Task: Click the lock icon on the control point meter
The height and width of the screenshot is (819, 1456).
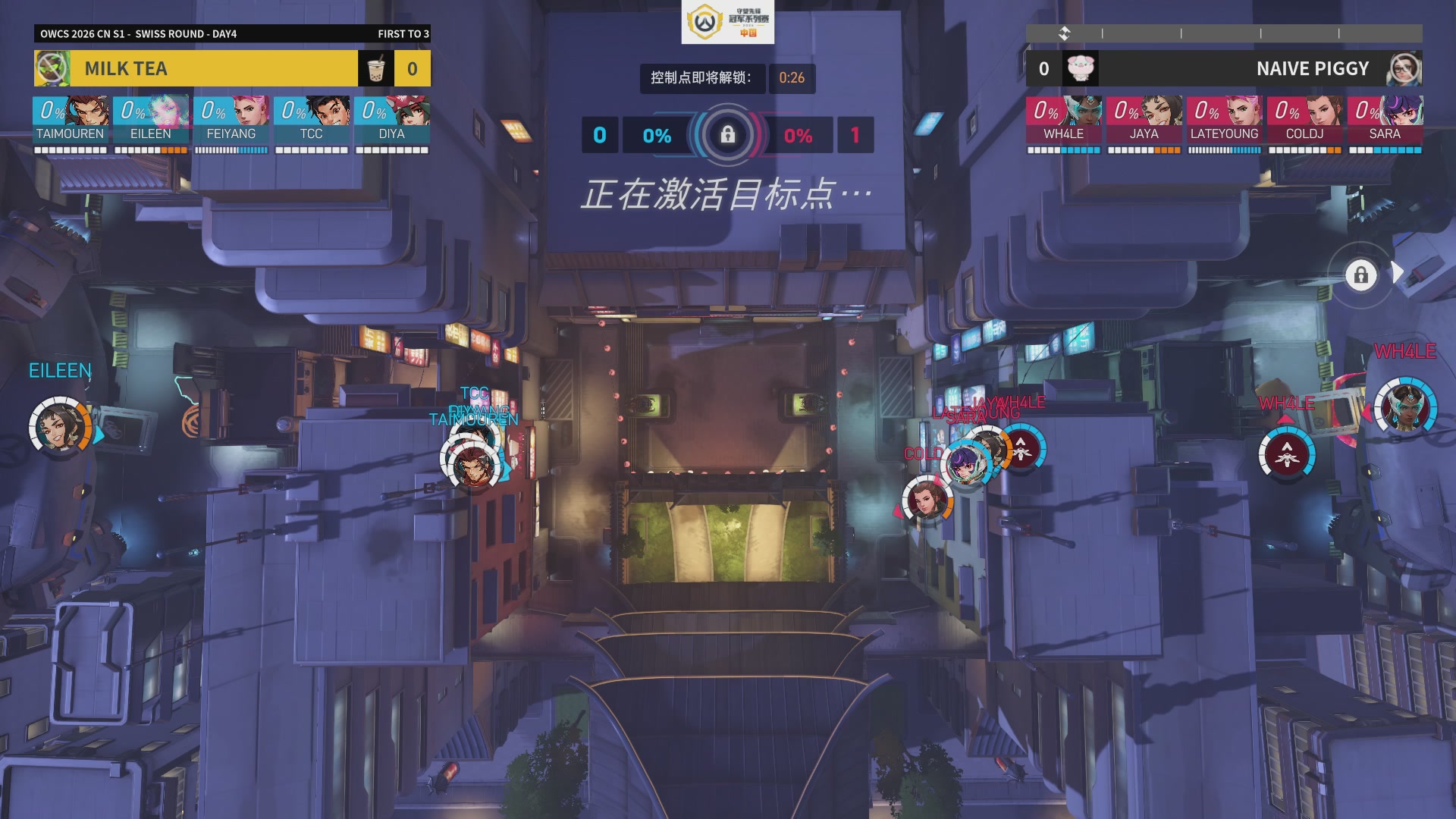Action: 728,134
